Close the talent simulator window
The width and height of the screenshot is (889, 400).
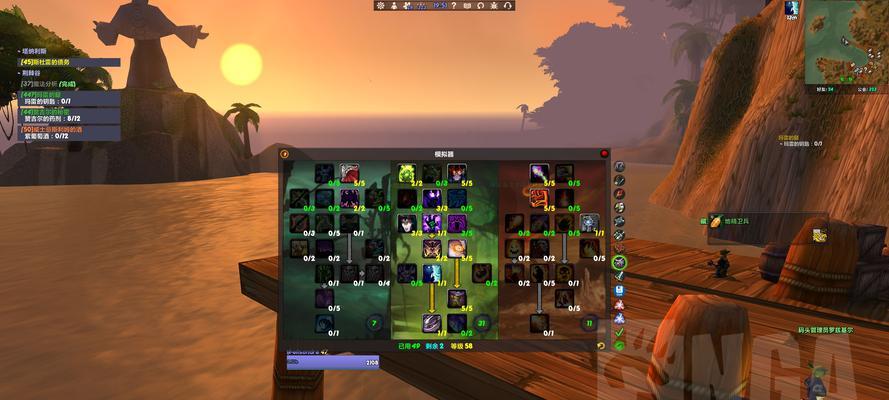604,154
